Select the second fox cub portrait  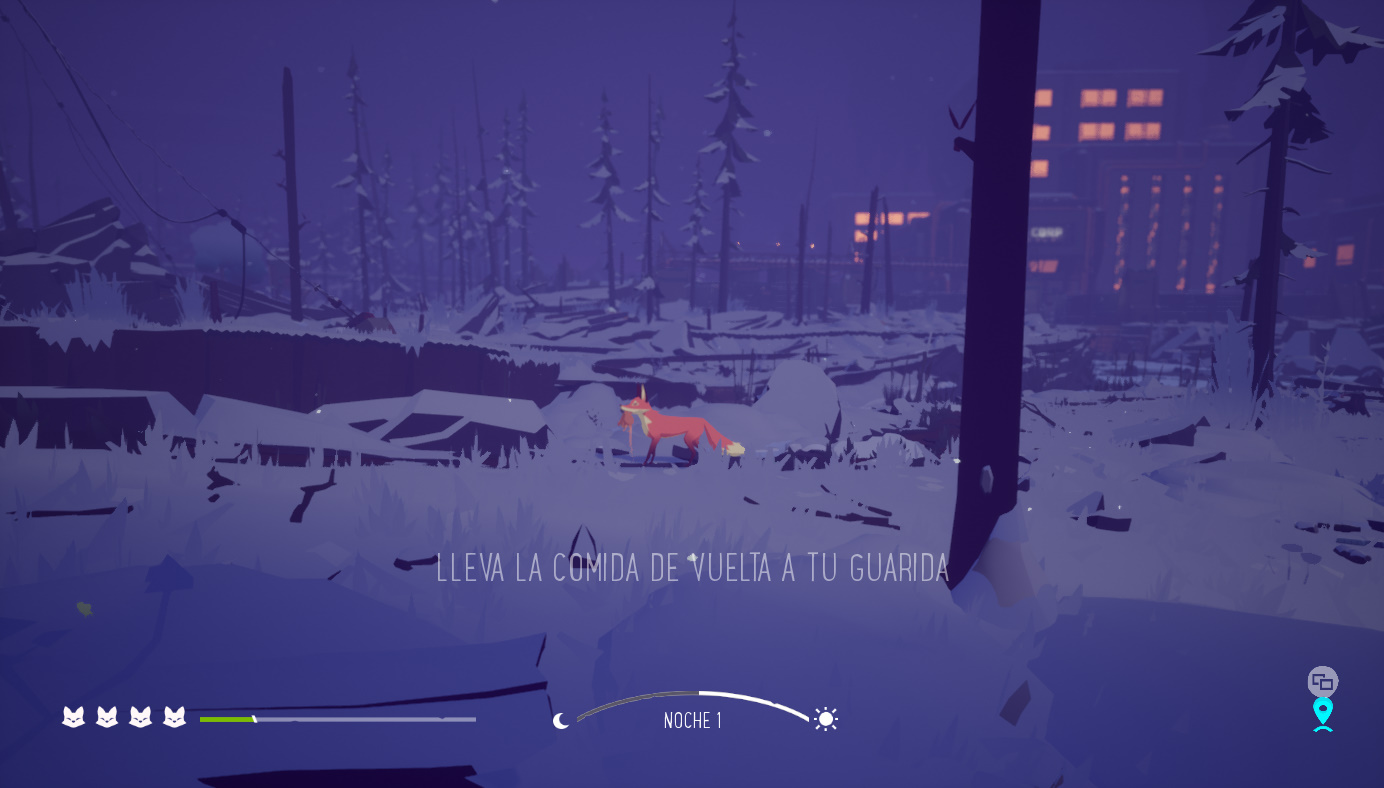106,717
